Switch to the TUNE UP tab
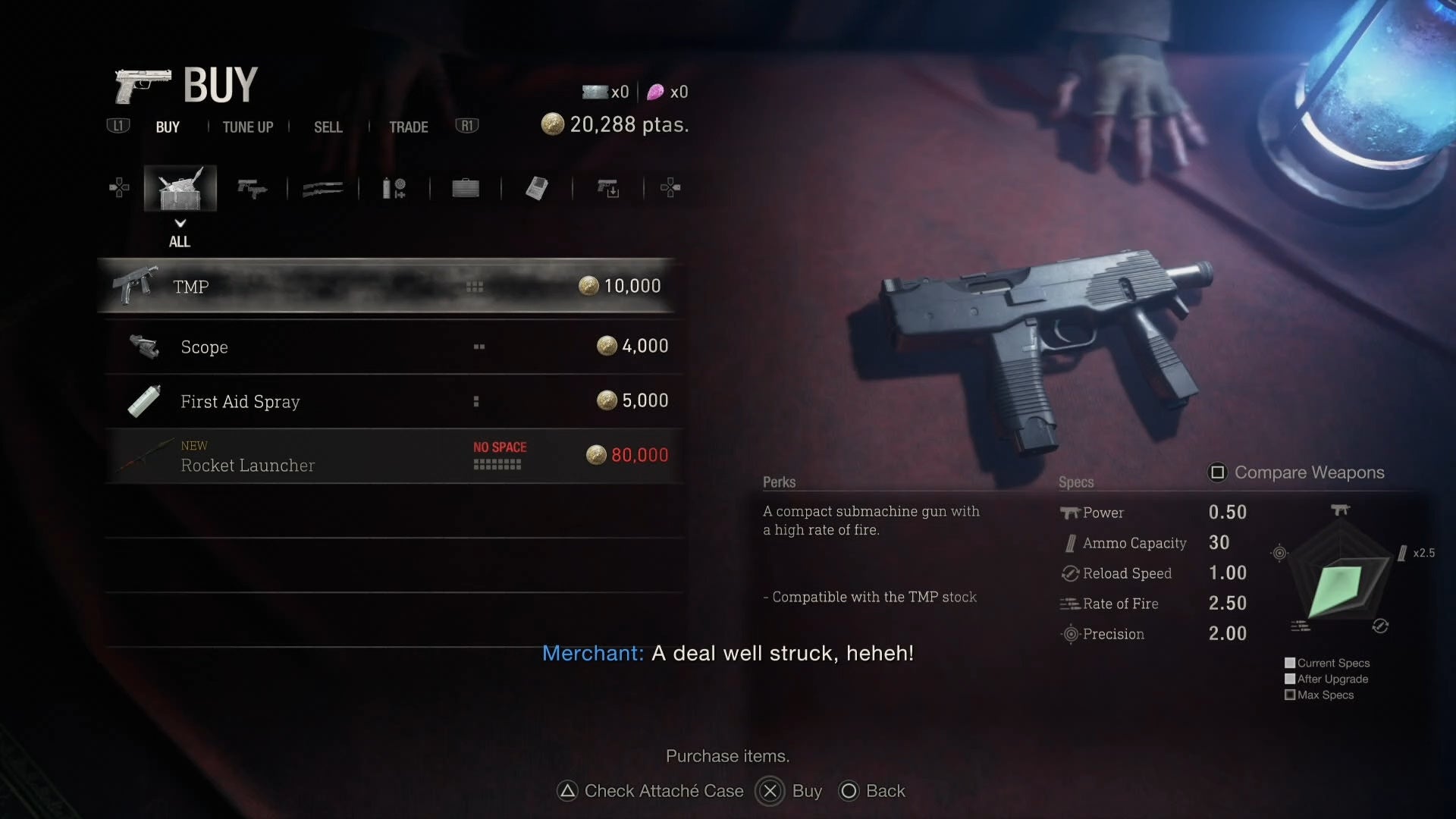The image size is (1456, 819). [247, 127]
